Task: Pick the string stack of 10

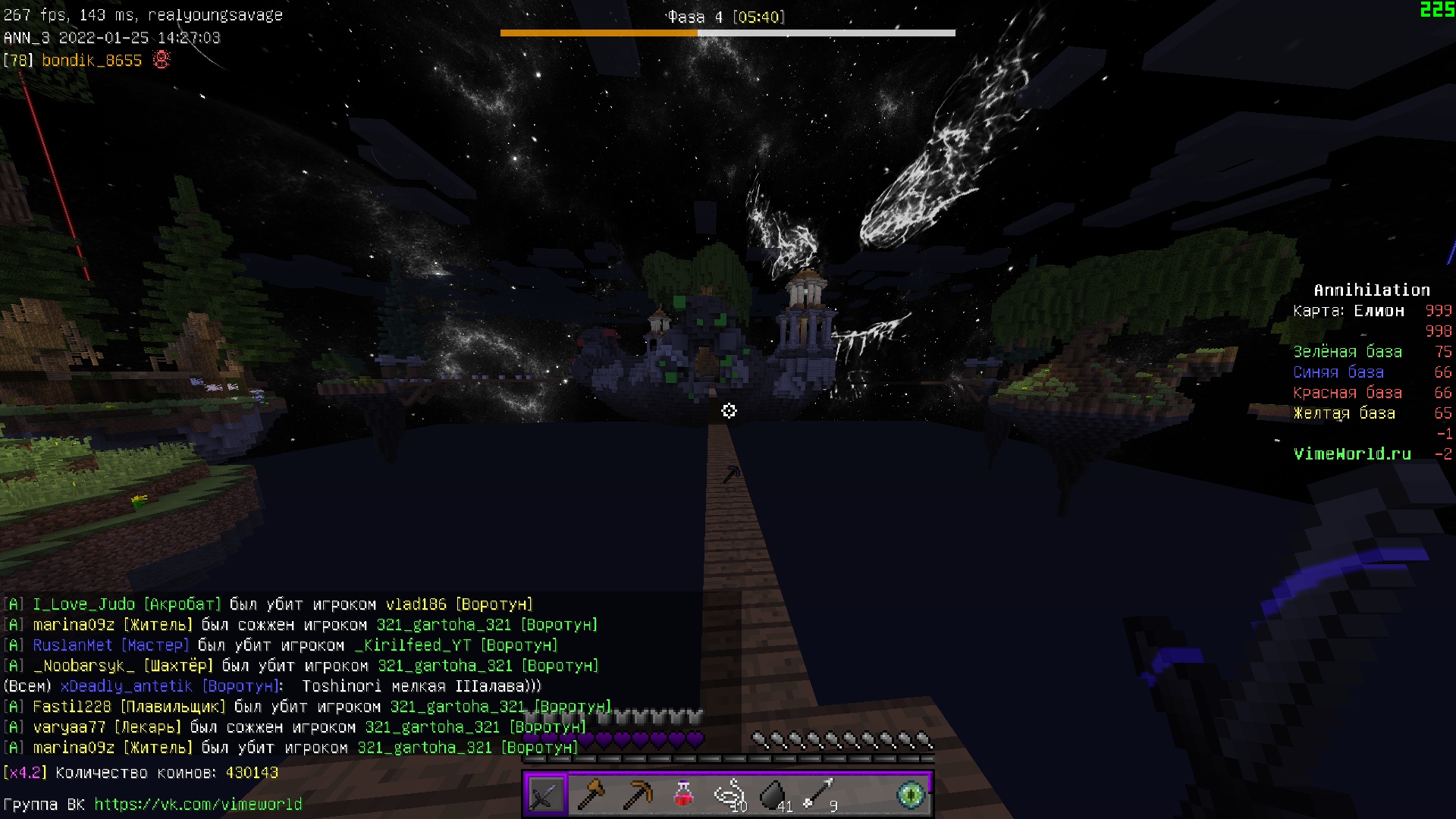Action: [730, 795]
